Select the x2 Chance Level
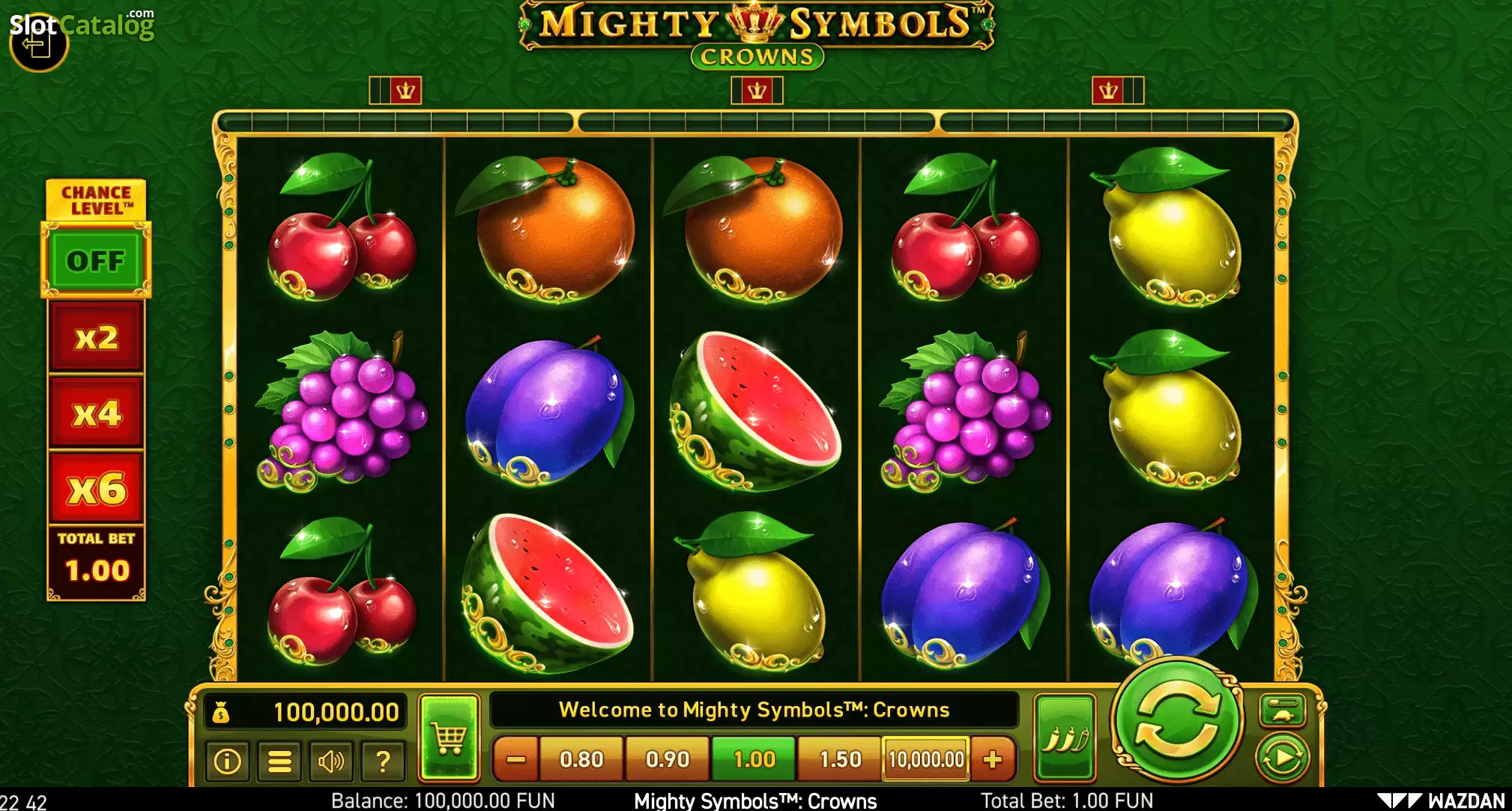Viewport: 1512px width, 811px height. [x=96, y=337]
